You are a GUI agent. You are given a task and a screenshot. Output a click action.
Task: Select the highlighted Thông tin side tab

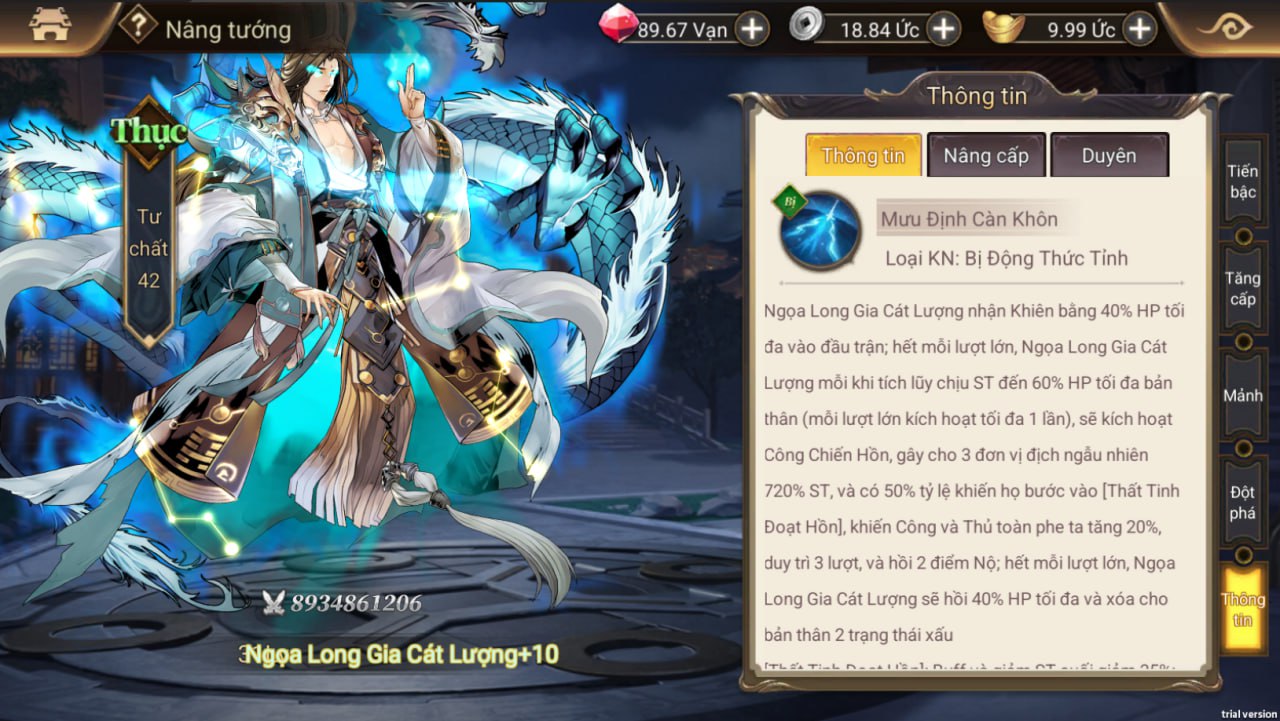(1243, 609)
